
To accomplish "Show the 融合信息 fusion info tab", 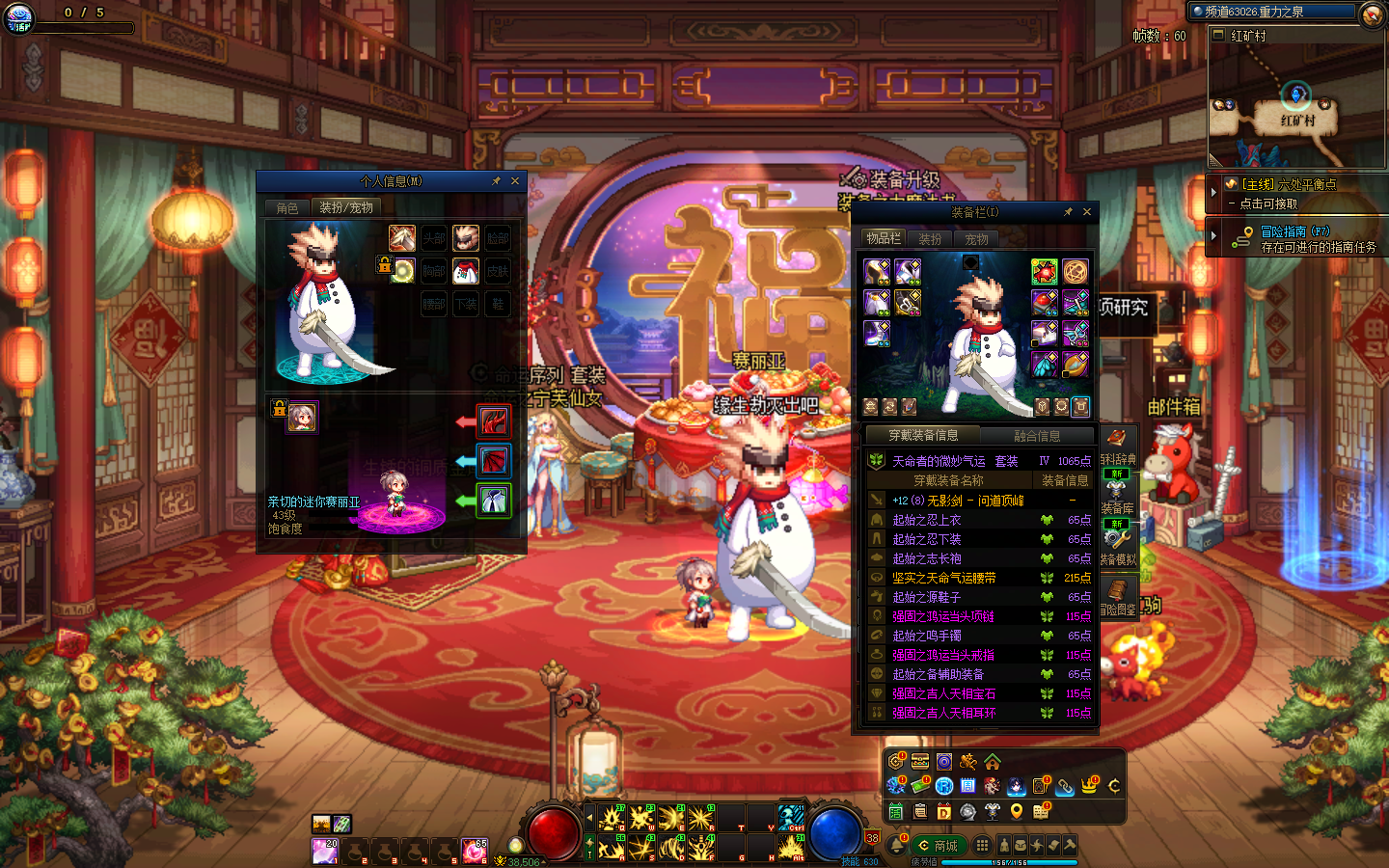I will point(1037,436).
